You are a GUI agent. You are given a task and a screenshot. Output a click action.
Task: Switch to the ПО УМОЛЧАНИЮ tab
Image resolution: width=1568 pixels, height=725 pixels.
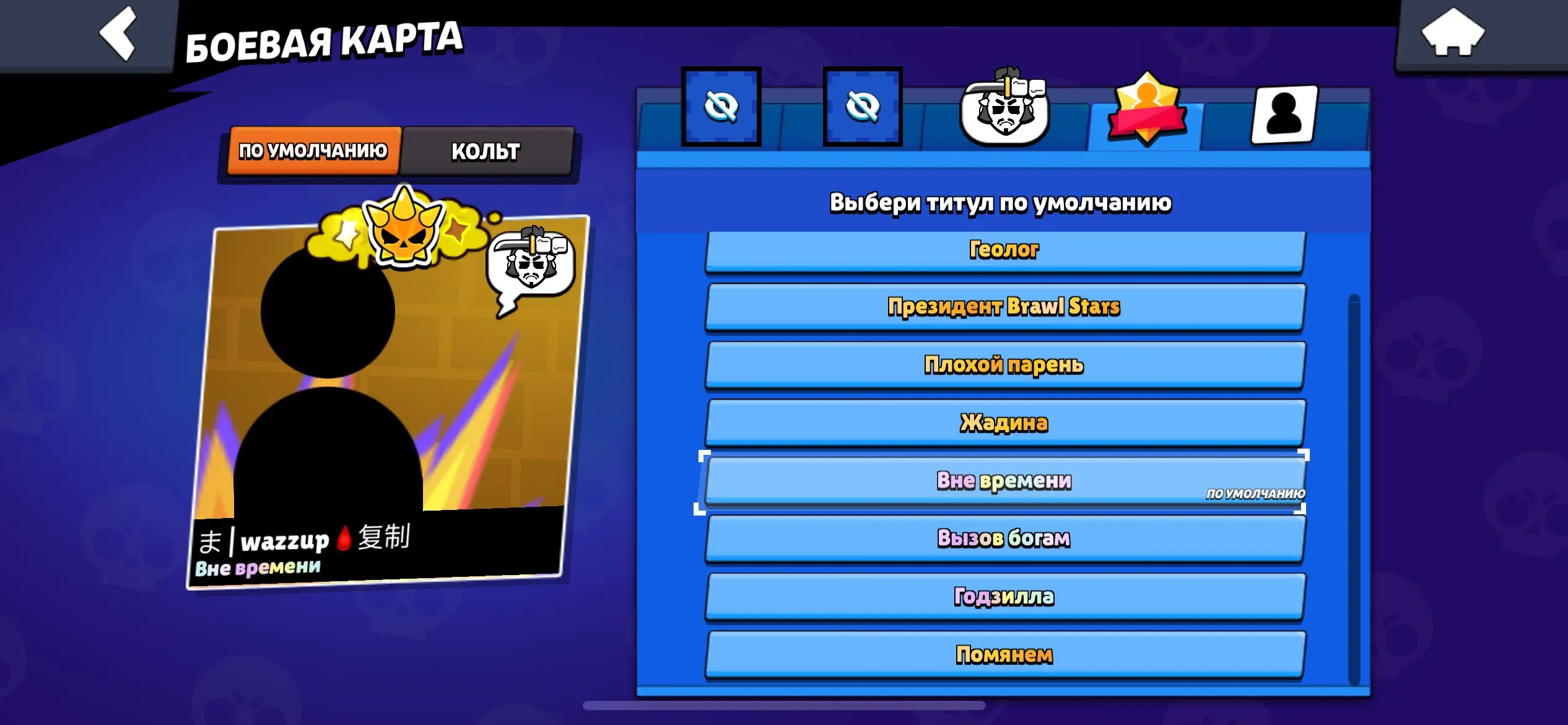click(x=315, y=149)
